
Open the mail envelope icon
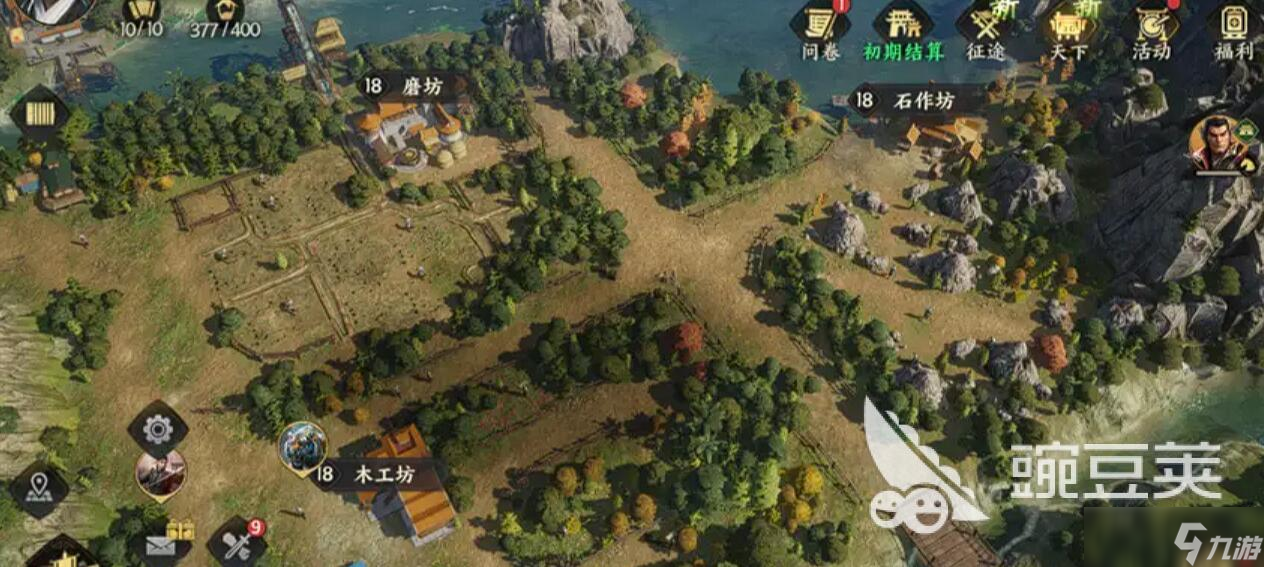(x=161, y=544)
